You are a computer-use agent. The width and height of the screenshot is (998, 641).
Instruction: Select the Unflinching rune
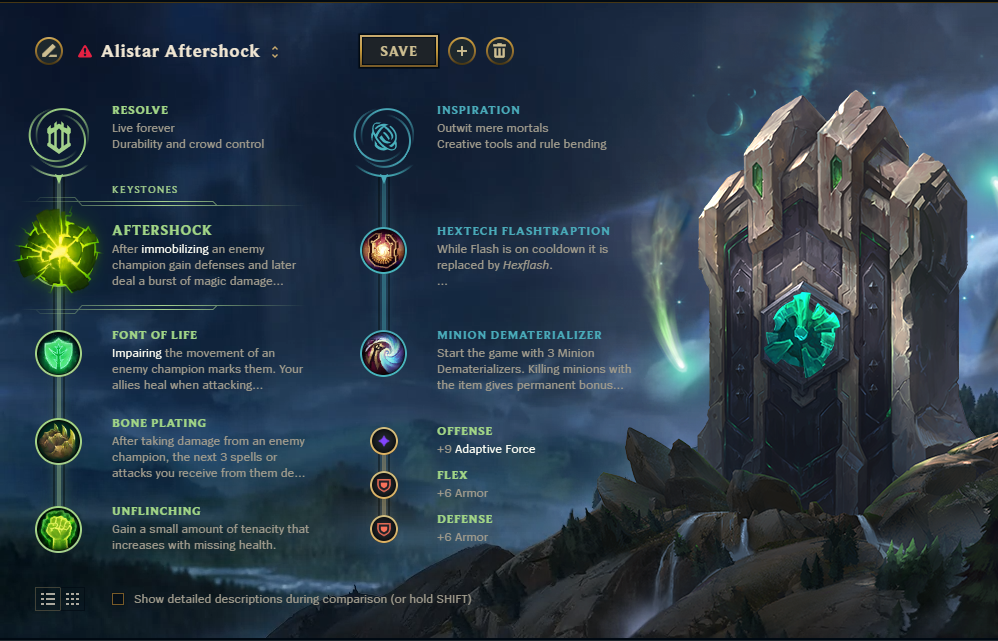click(58, 529)
